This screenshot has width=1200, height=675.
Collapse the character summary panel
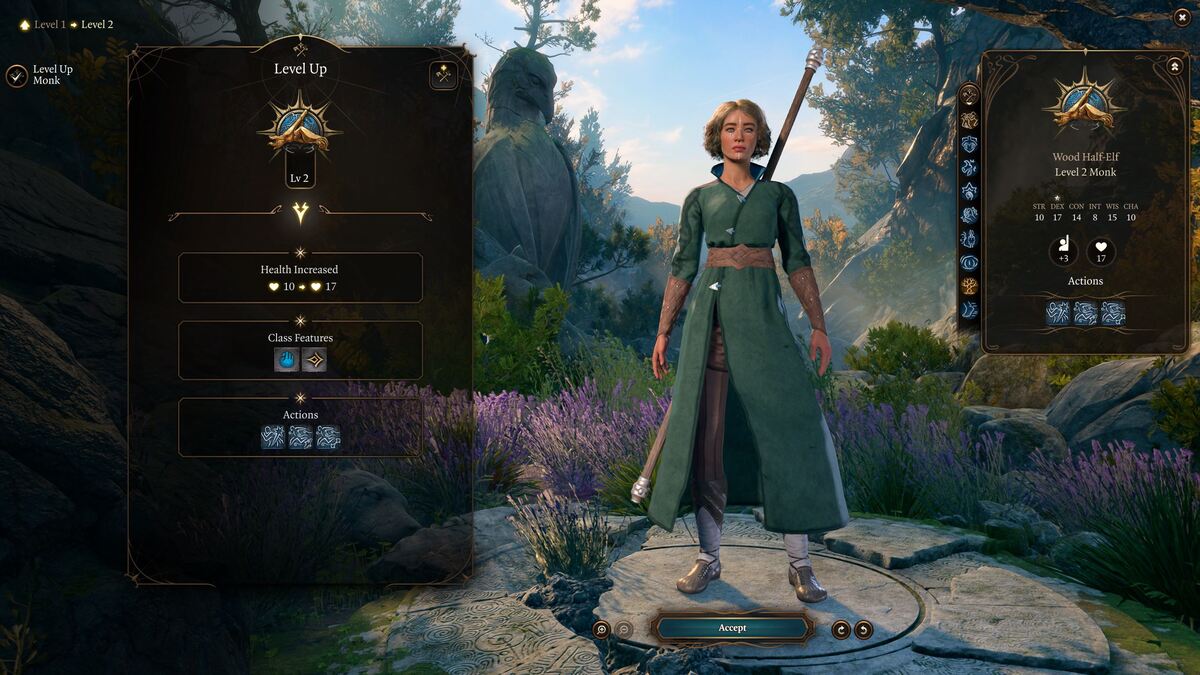[1174, 66]
